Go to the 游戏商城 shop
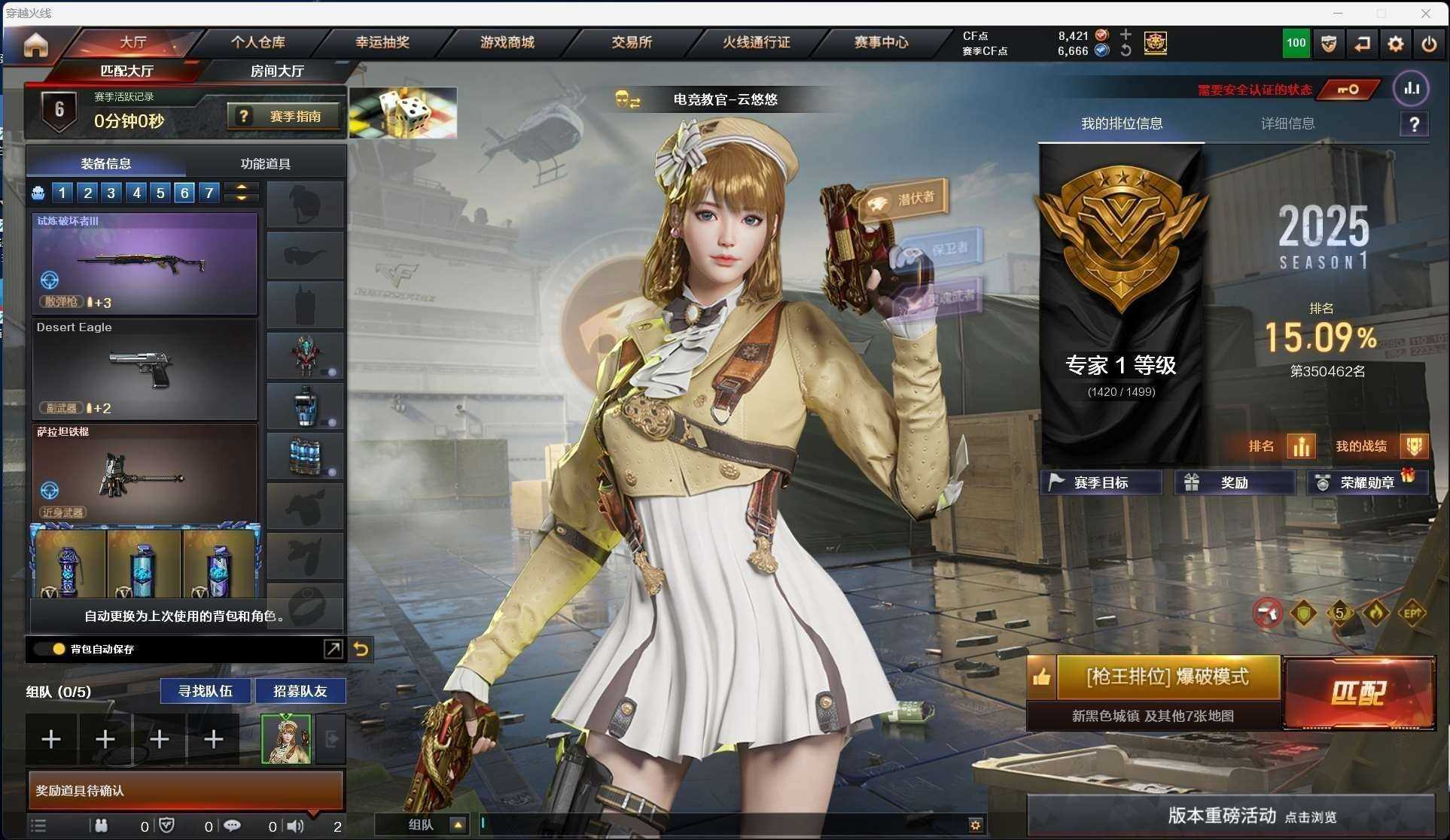This screenshot has width=1450, height=840. pyautogui.click(x=507, y=42)
